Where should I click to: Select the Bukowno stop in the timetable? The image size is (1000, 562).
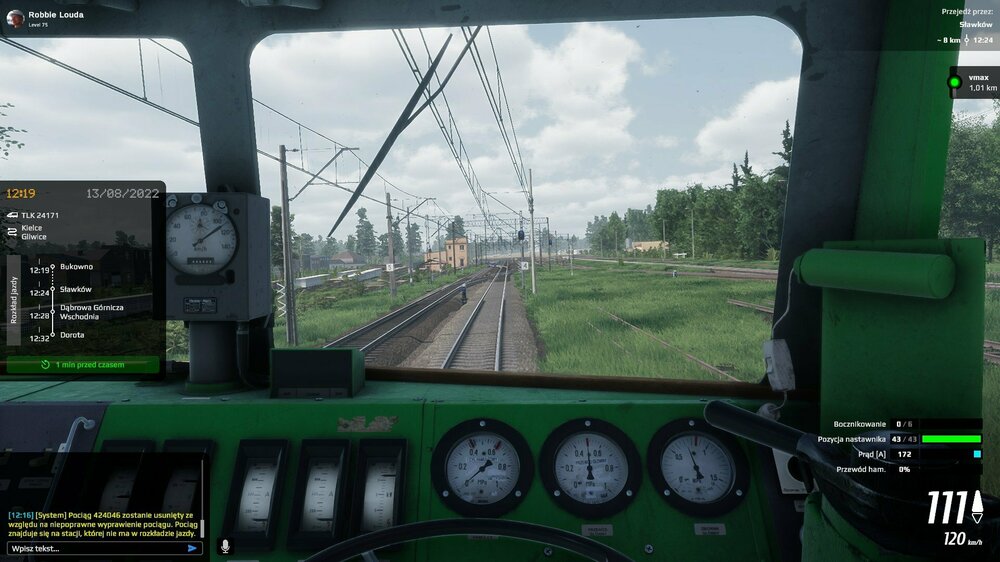coord(76,269)
